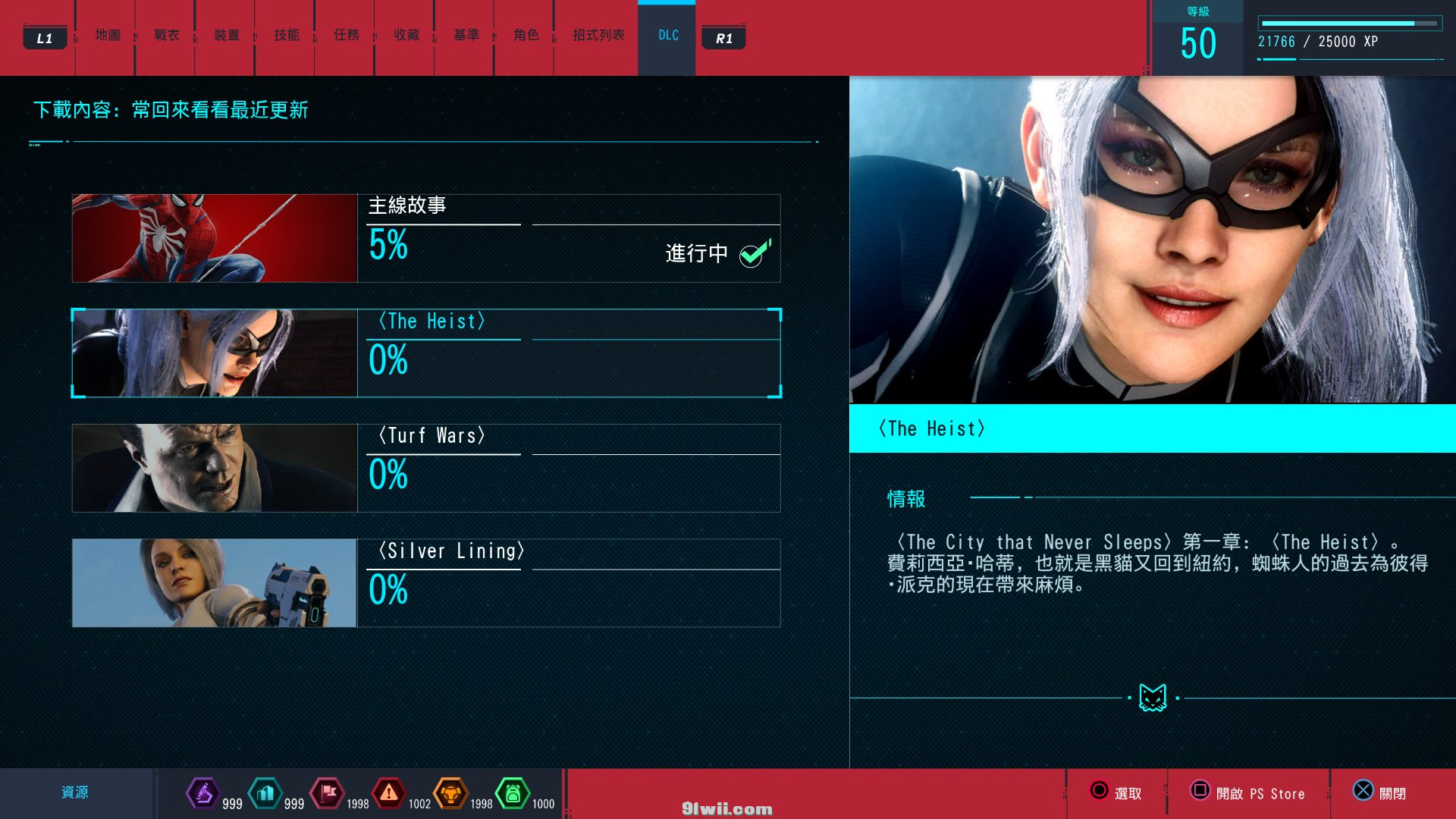Open the 角色 characters tab

tap(526, 35)
